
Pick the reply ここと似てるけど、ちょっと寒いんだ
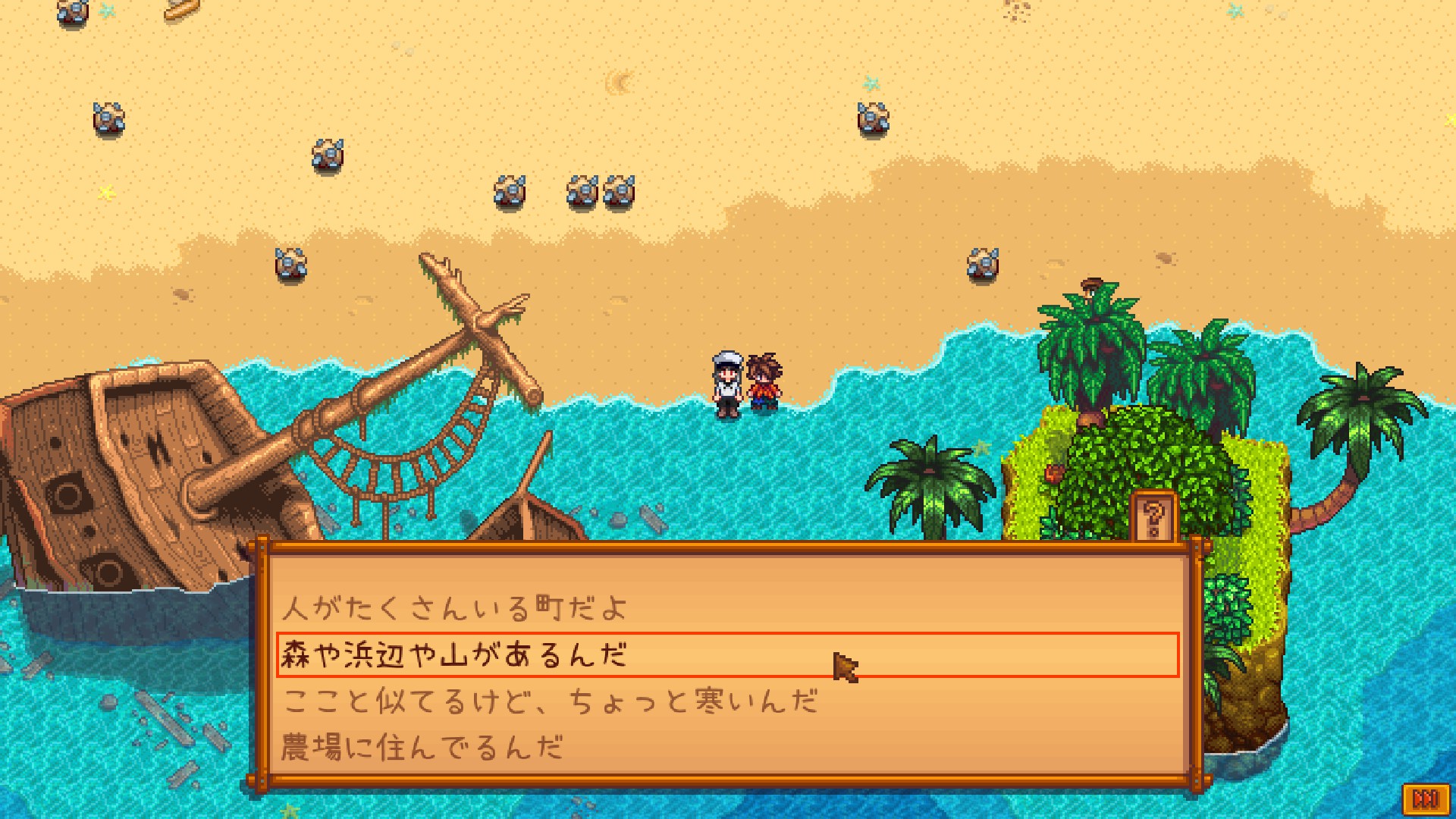click(x=550, y=701)
